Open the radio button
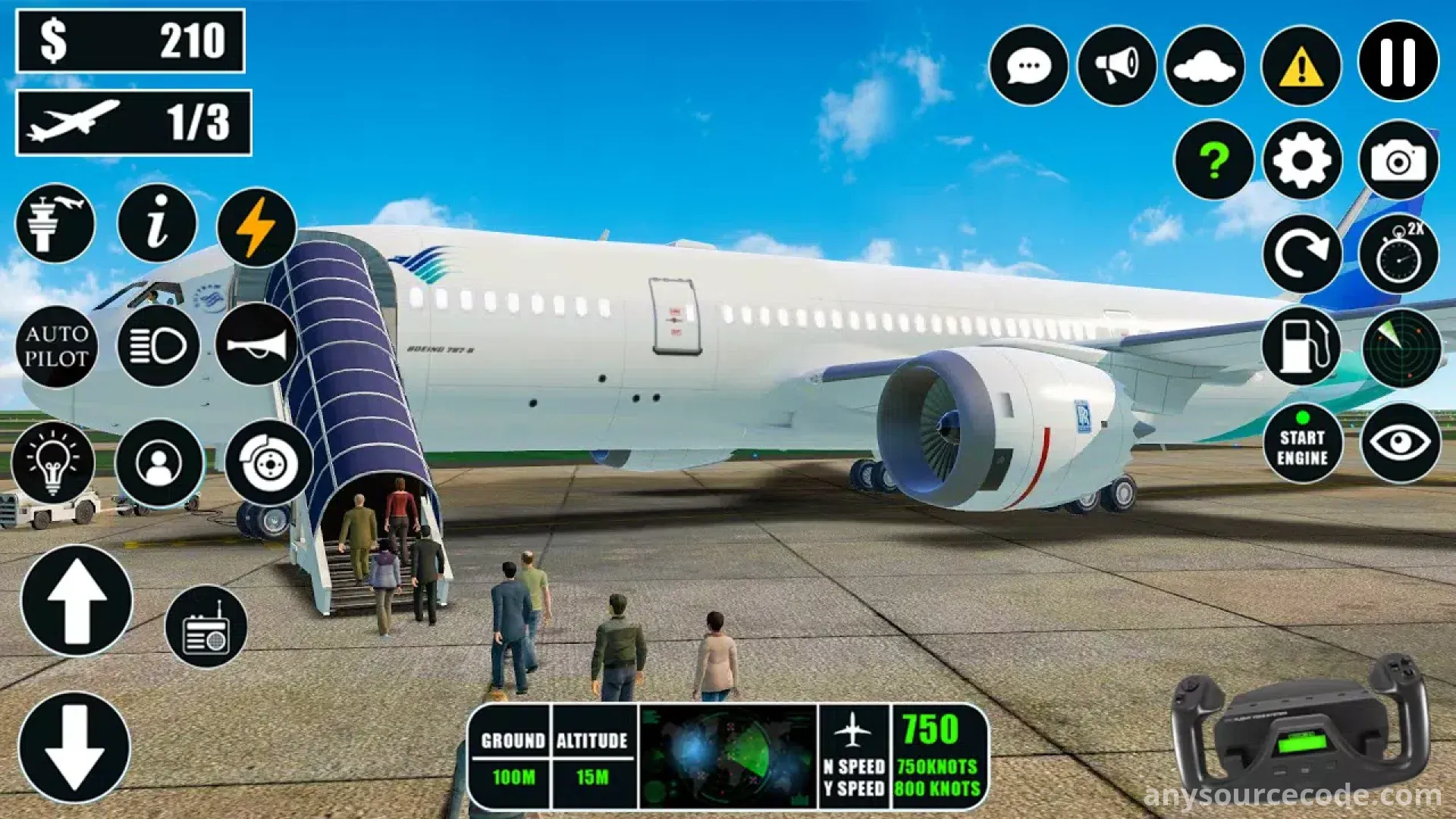1456x819 pixels. [206, 627]
